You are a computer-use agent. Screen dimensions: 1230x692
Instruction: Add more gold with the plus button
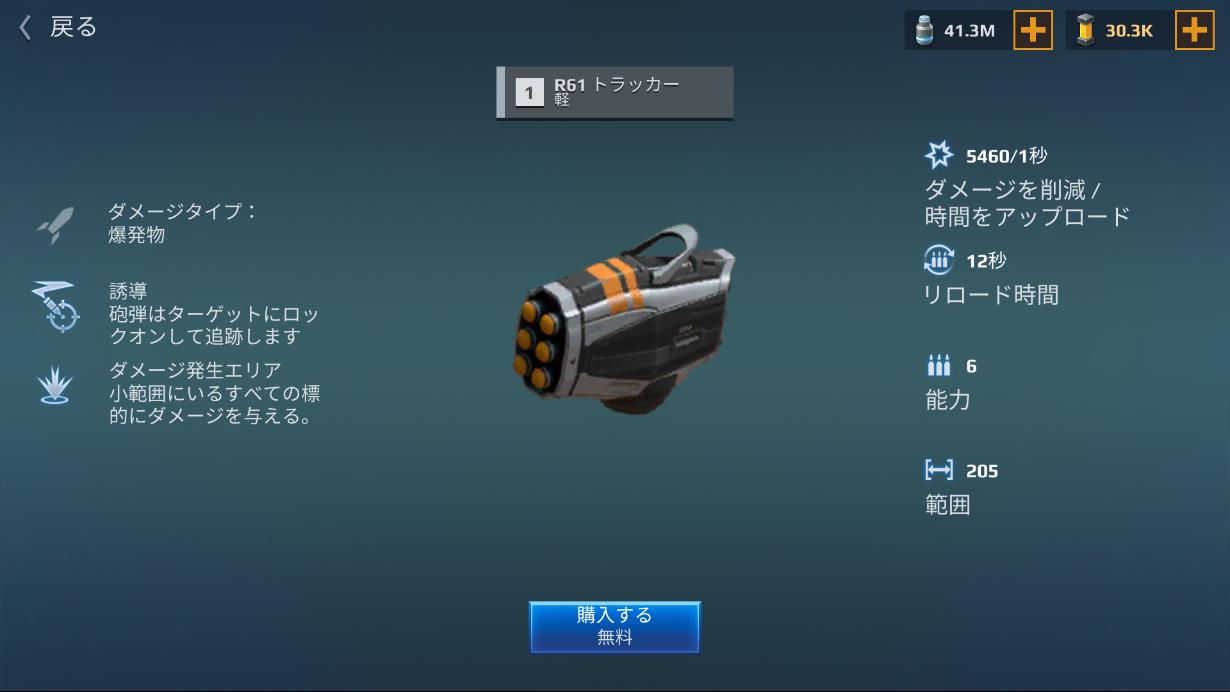pos(1194,31)
